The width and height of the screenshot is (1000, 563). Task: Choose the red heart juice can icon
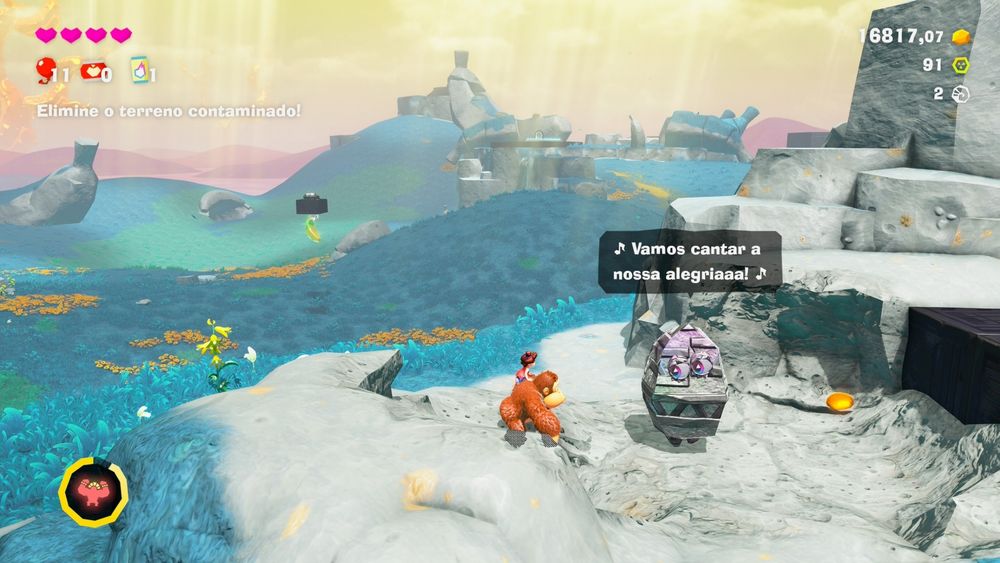tap(92, 71)
